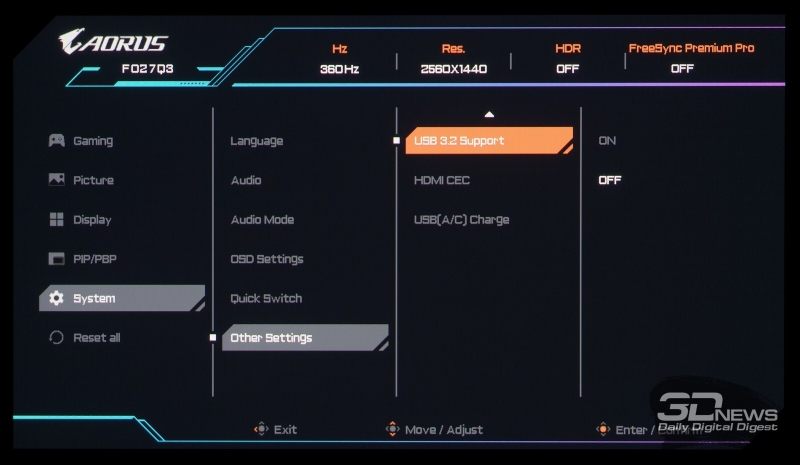Set USB 3.2 Support to ON
Viewport: 800px width, 465px height.
(607, 141)
